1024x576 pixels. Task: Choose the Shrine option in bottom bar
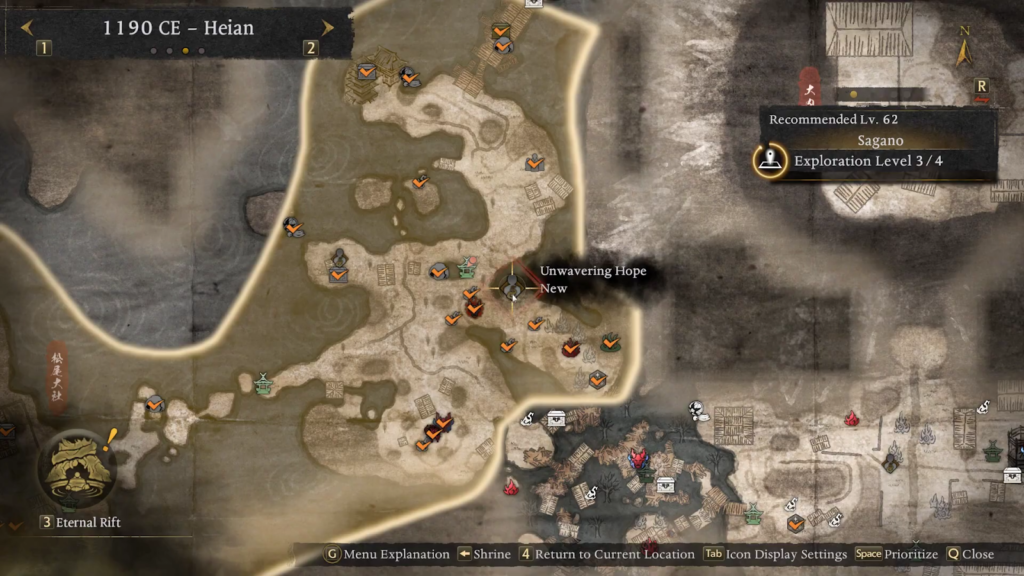click(485, 554)
